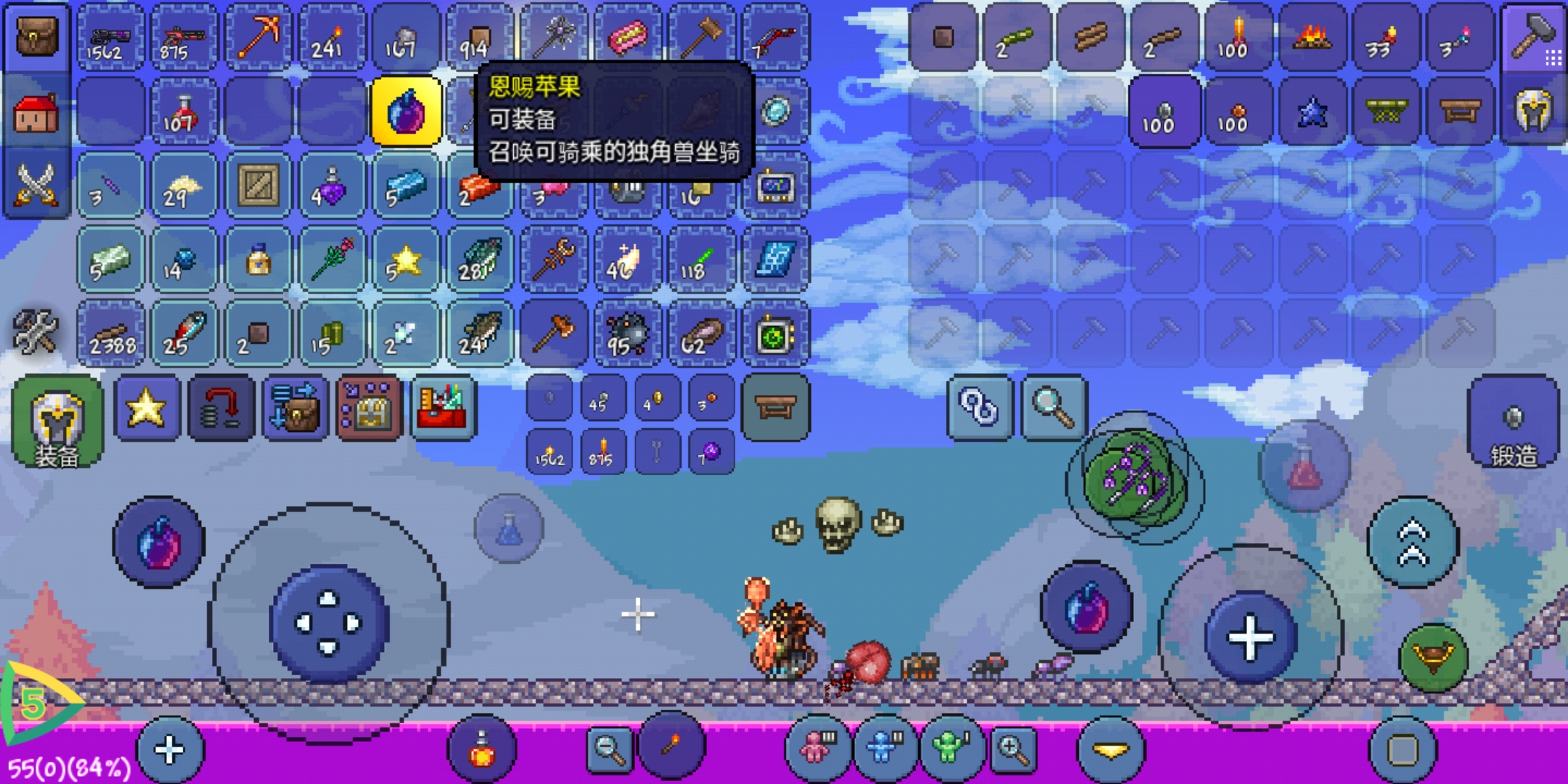Image resolution: width=1568 pixels, height=784 pixels.
Task: Open the crossed wrench settings icon
Action: (x=35, y=331)
